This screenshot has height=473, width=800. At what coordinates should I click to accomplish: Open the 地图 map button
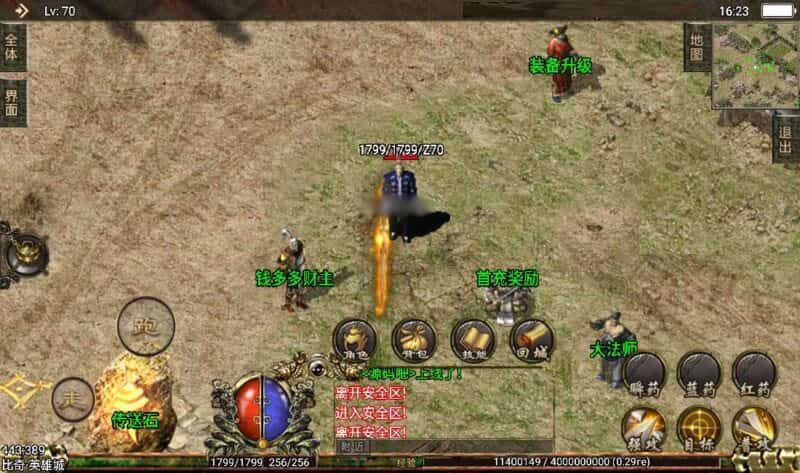pyautogui.click(x=698, y=46)
